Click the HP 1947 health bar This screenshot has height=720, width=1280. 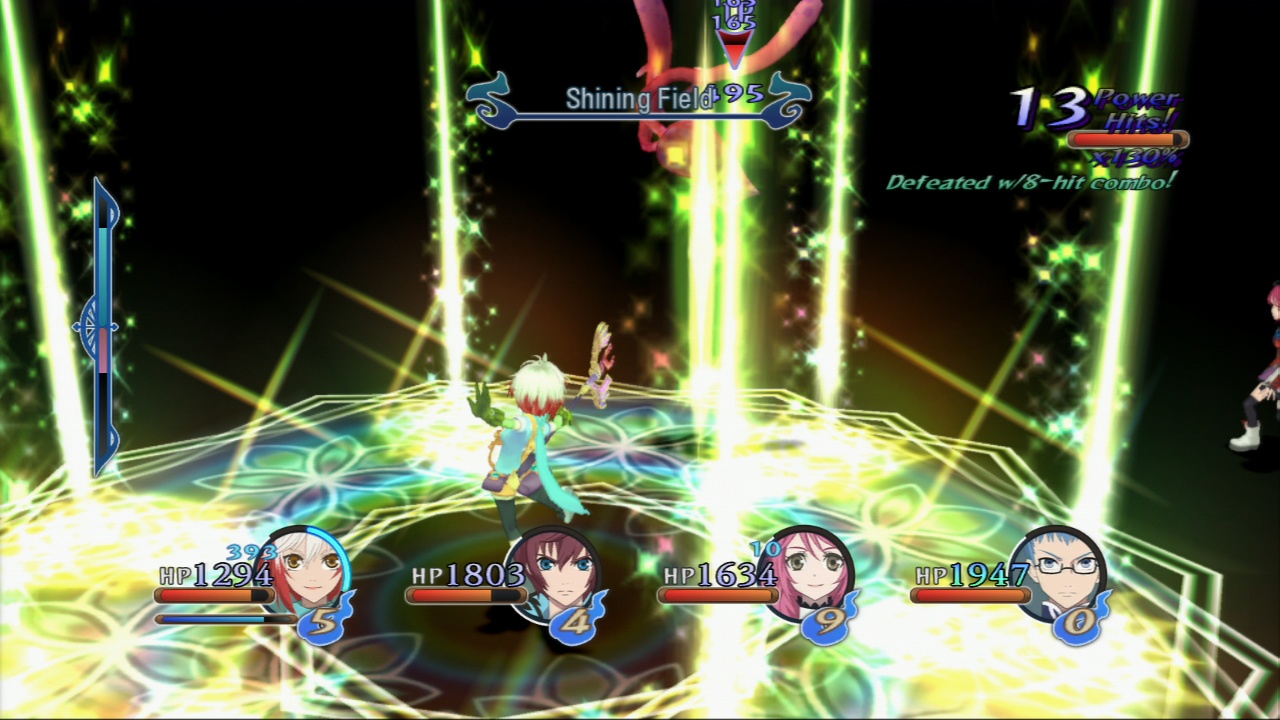[970, 597]
